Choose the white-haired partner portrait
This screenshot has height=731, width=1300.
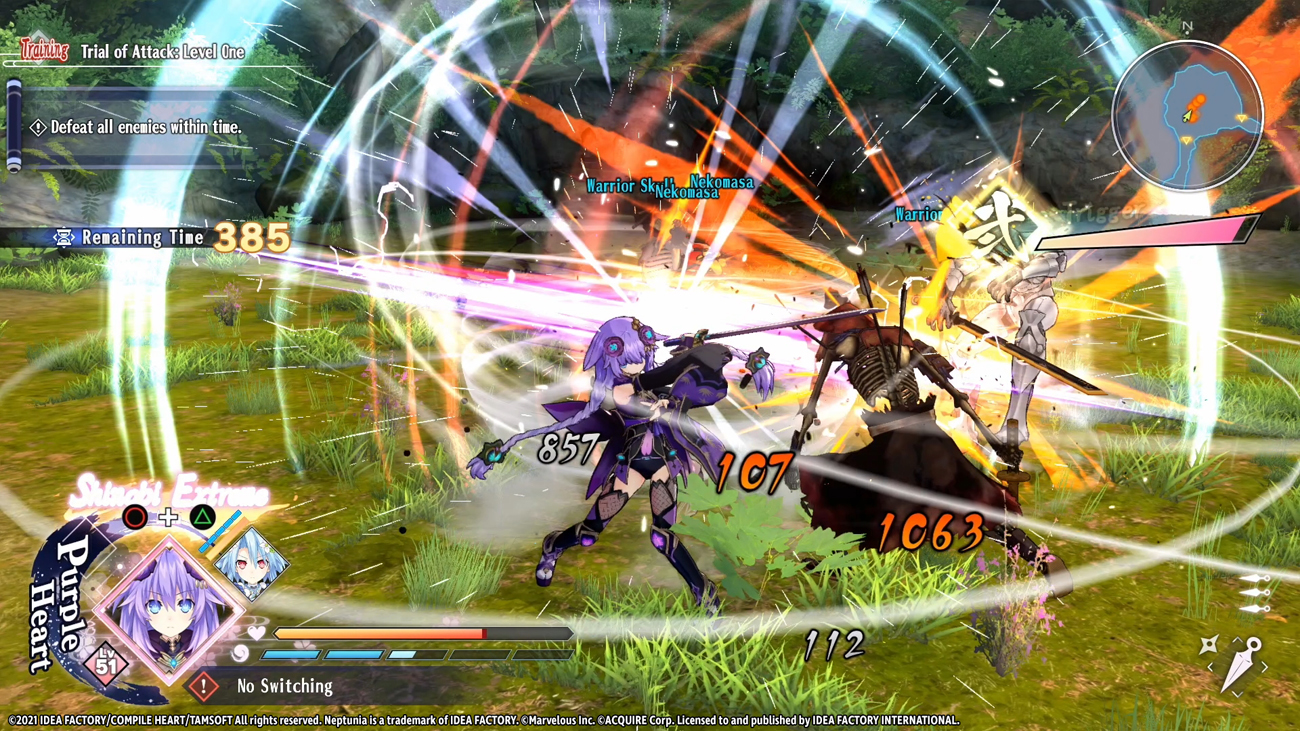coord(250,564)
